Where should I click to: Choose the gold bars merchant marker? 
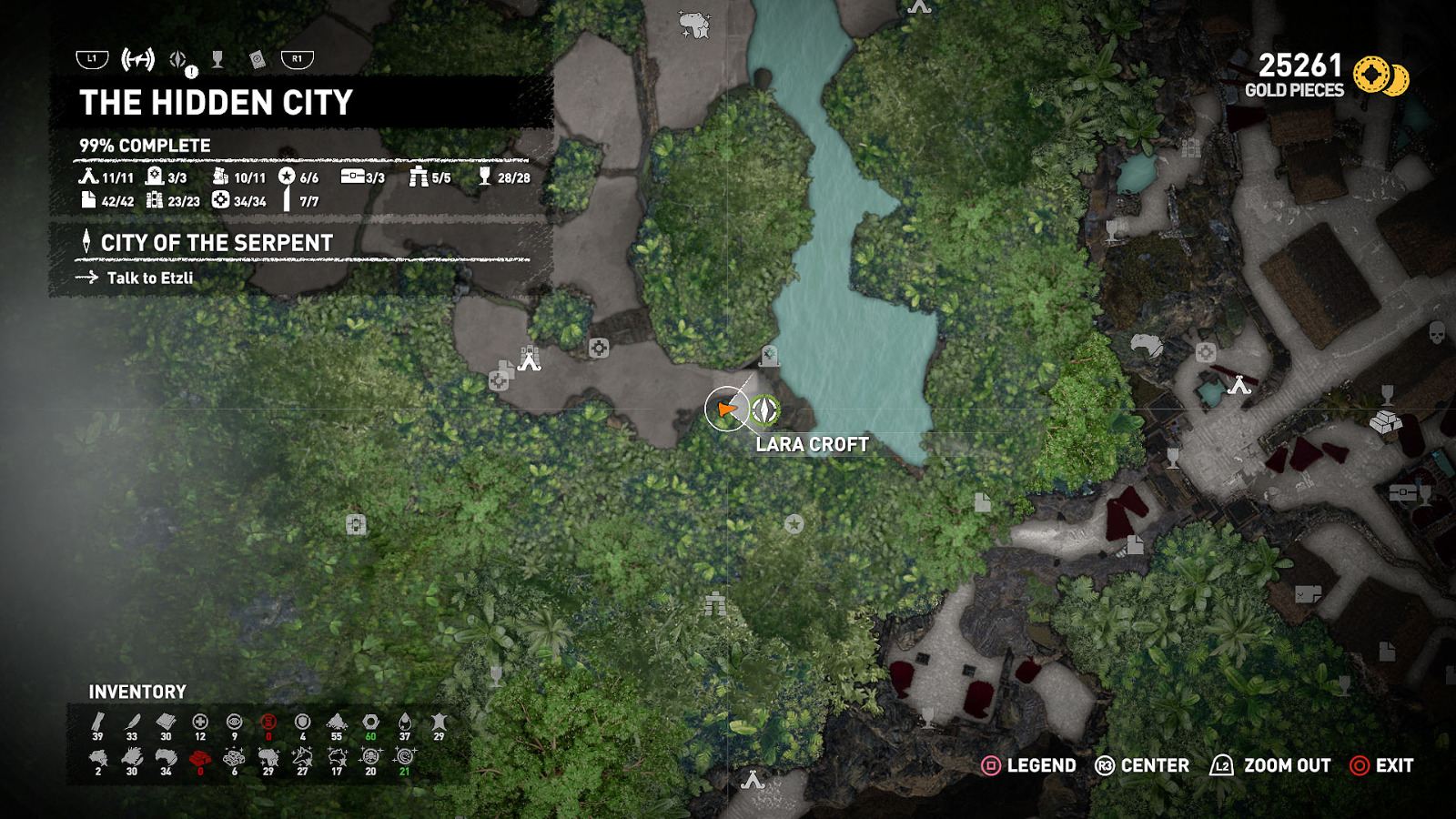[x=1385, y=423]
